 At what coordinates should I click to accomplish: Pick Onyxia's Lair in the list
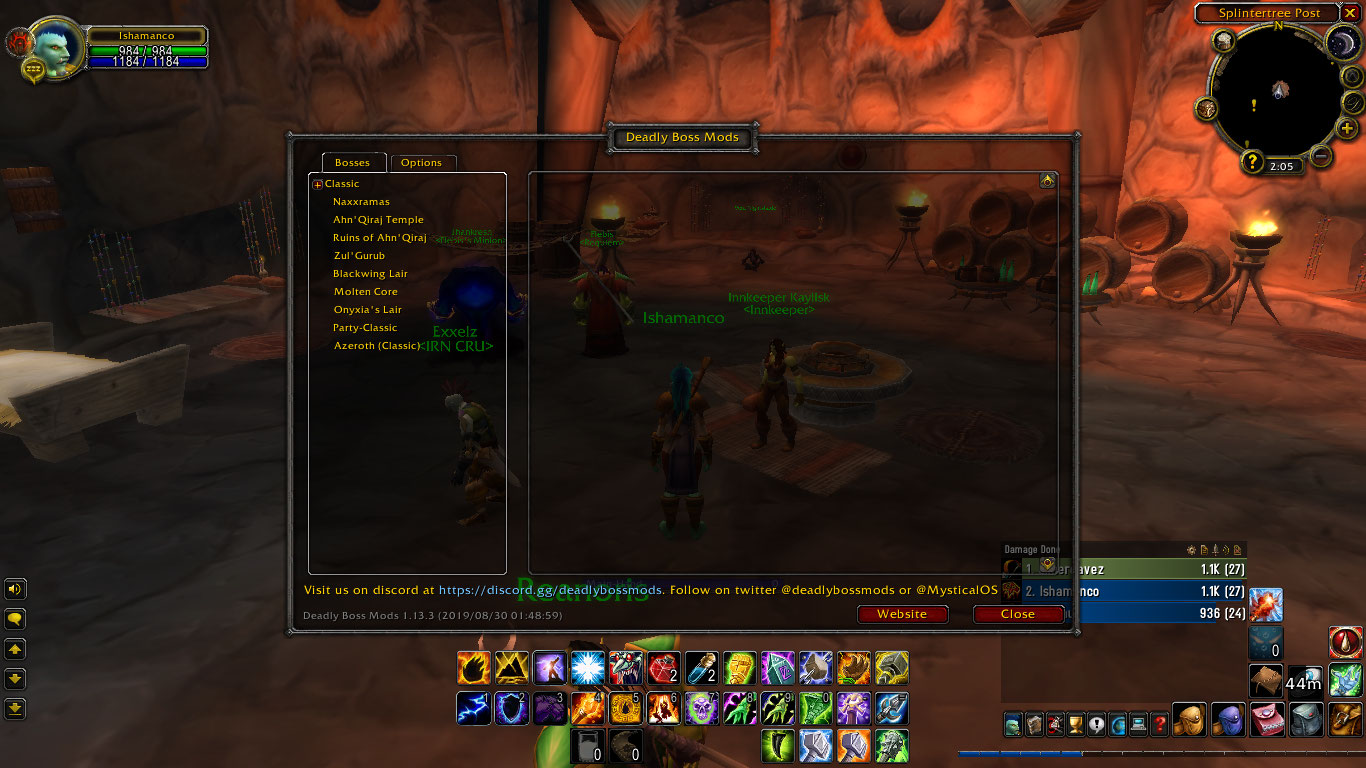pyautogui.click(x=368, y=310)
